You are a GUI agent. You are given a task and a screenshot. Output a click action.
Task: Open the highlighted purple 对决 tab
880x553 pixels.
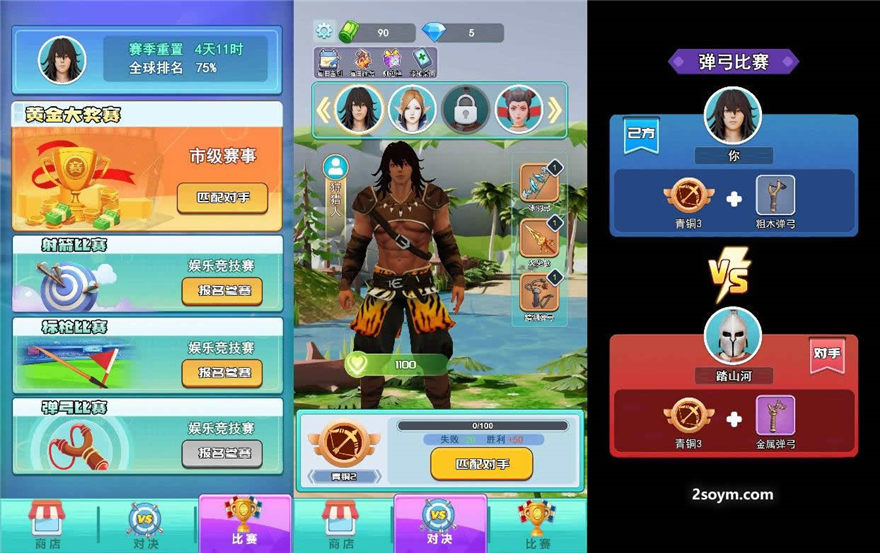(440, 524)
